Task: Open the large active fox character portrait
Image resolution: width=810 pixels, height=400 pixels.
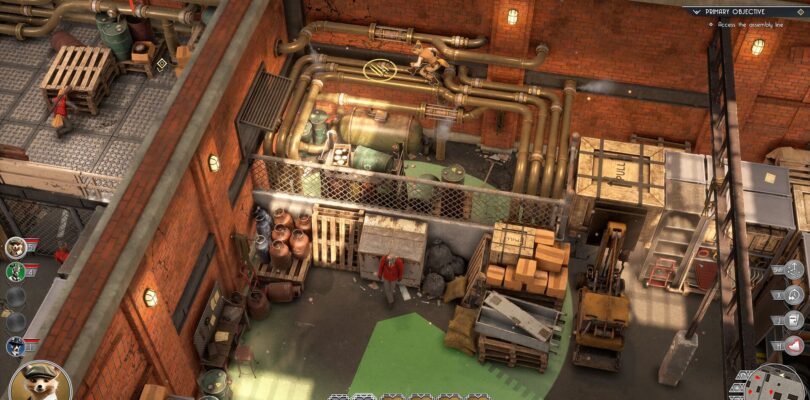Action: click(40, 382)
